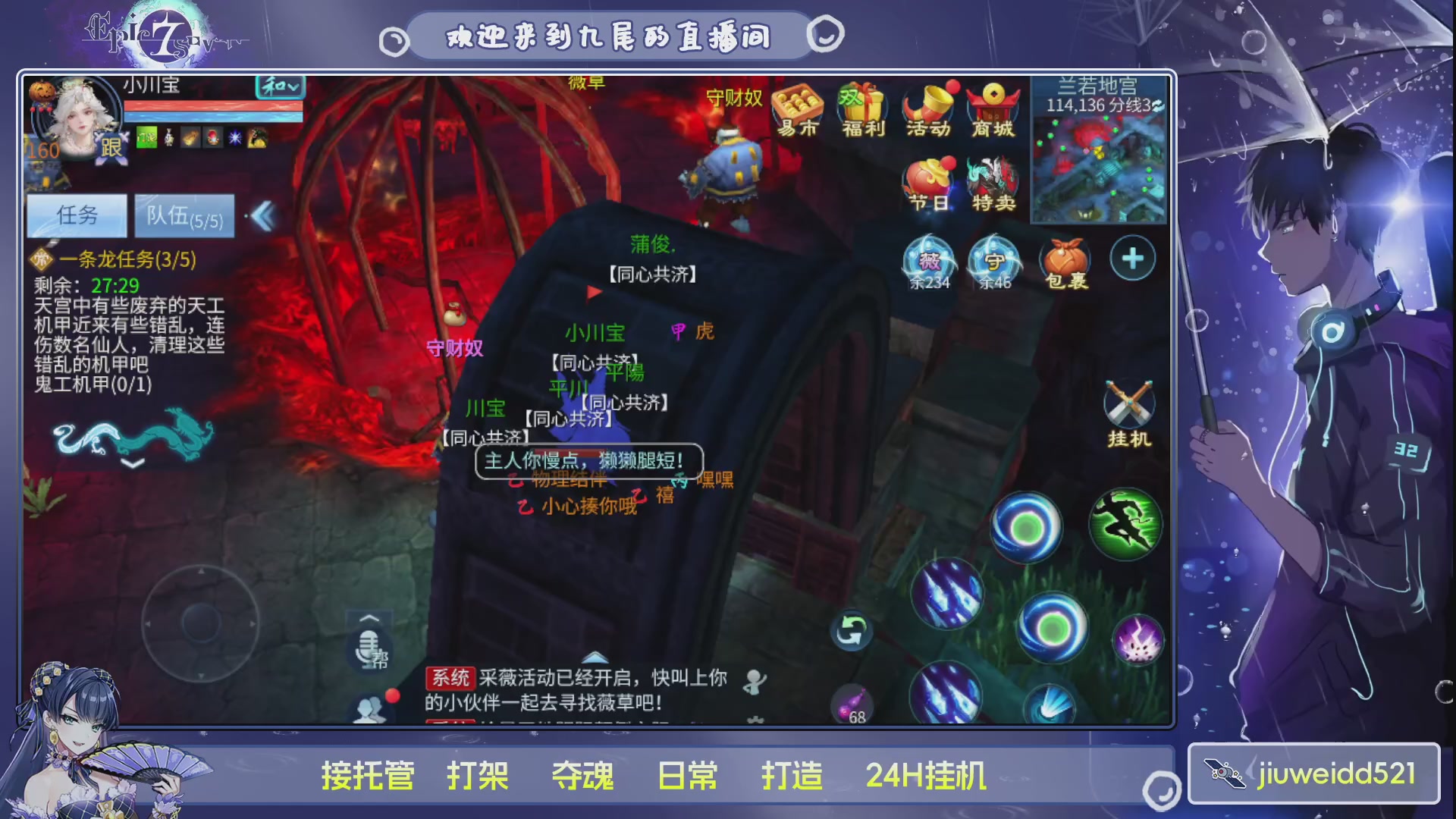The image size is (1456, 819).
Task: Expand the chat window using the up arrow
Action: click(x=595, y=659)
